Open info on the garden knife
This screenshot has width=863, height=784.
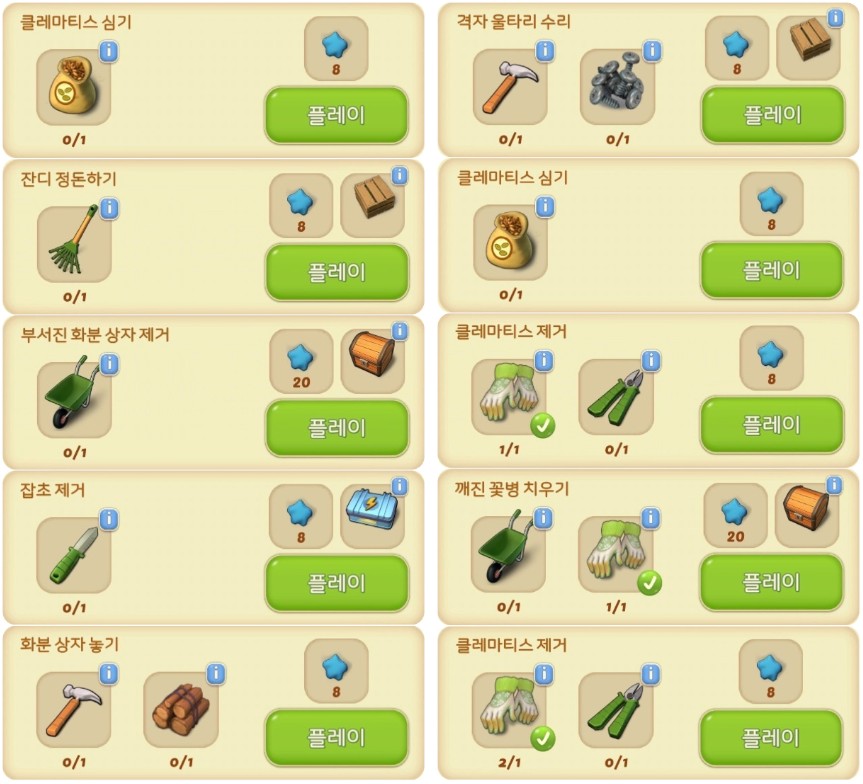click(109, 519)
